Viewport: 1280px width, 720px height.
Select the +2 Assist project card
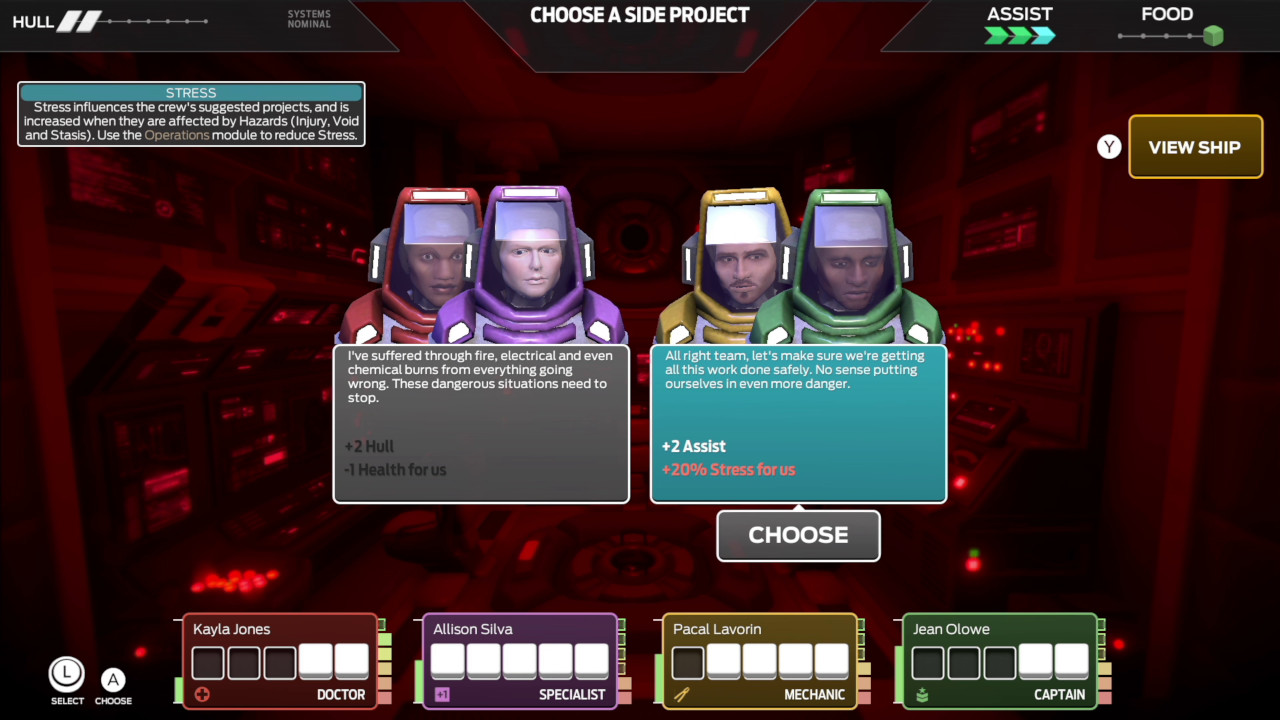(x=798, y=423)
